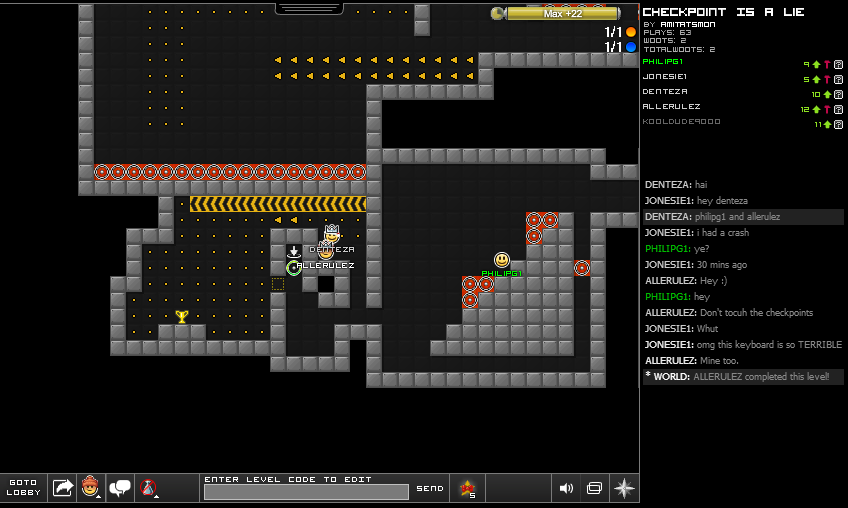The height and width of the screenshot is (508, 848).
Task: Open the chat speech bubbles
Action: [120, 488]
